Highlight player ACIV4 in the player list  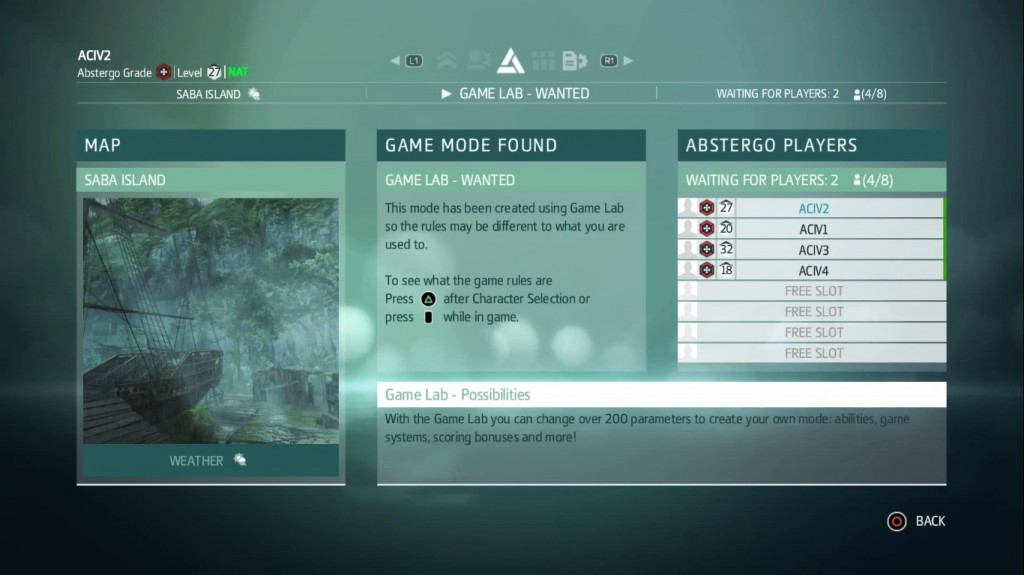point(812,271)
